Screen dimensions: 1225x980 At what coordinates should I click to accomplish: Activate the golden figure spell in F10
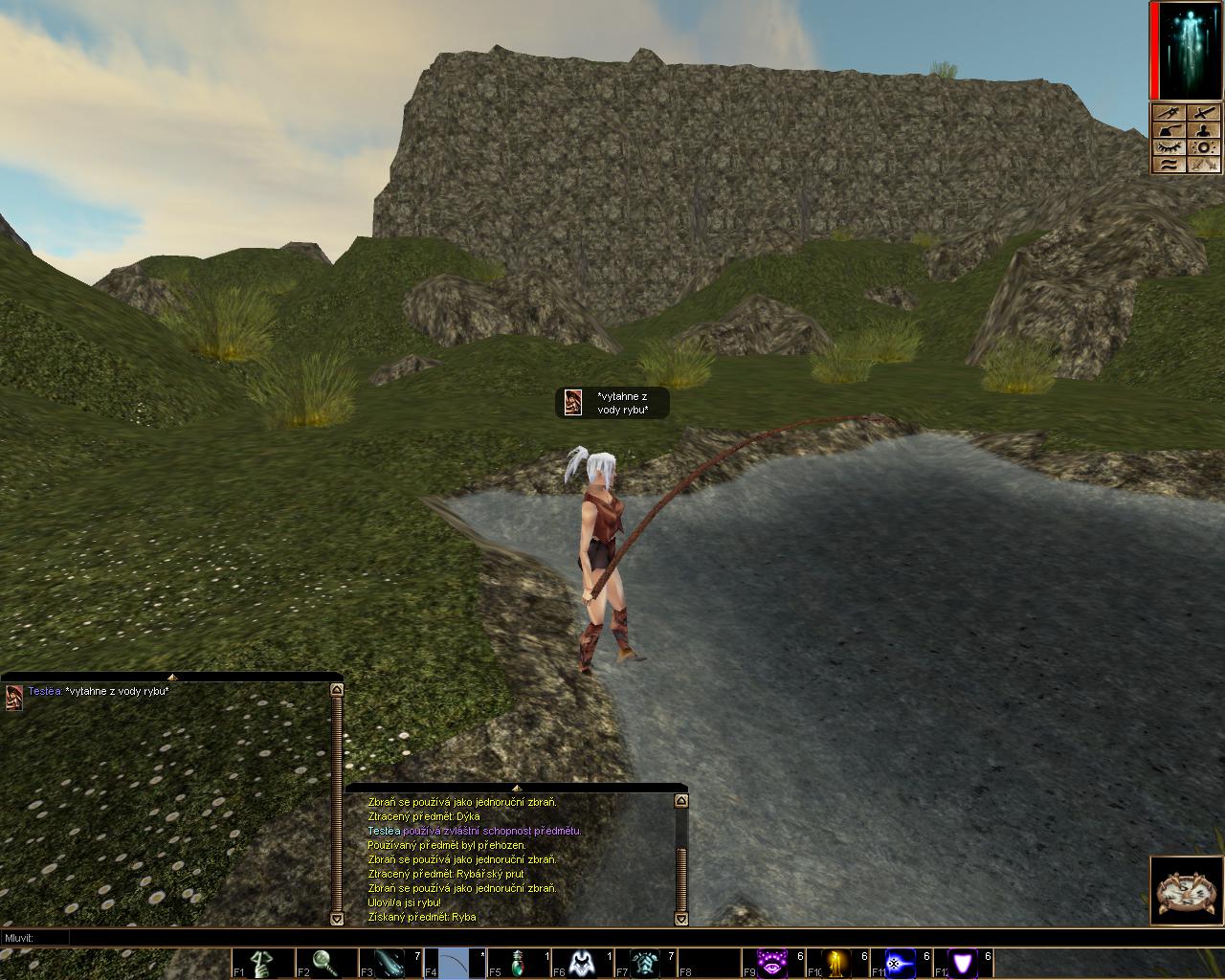pos(836,963)
